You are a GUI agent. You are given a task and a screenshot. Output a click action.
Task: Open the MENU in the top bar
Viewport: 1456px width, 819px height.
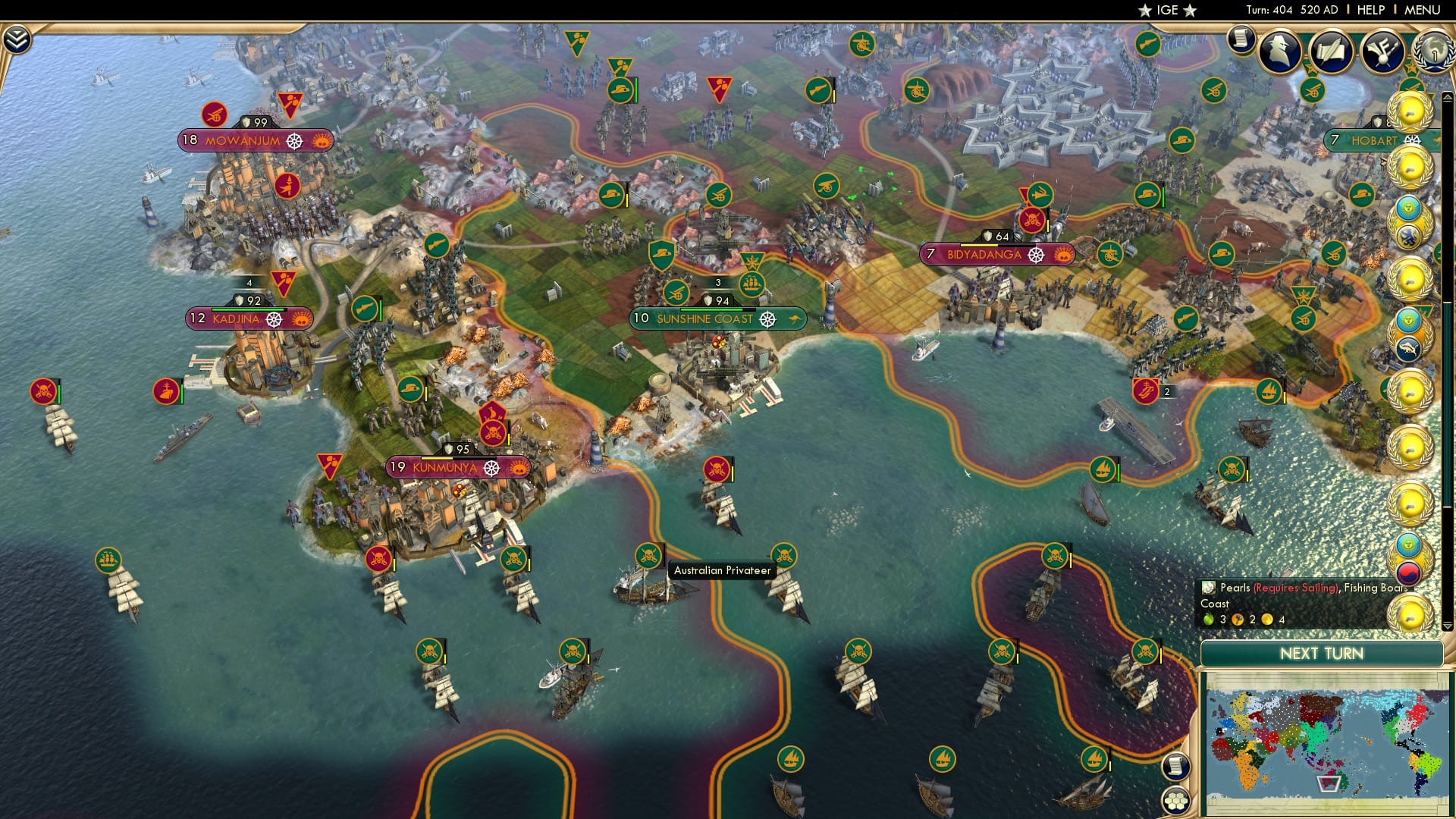[x=1423, y=9]
